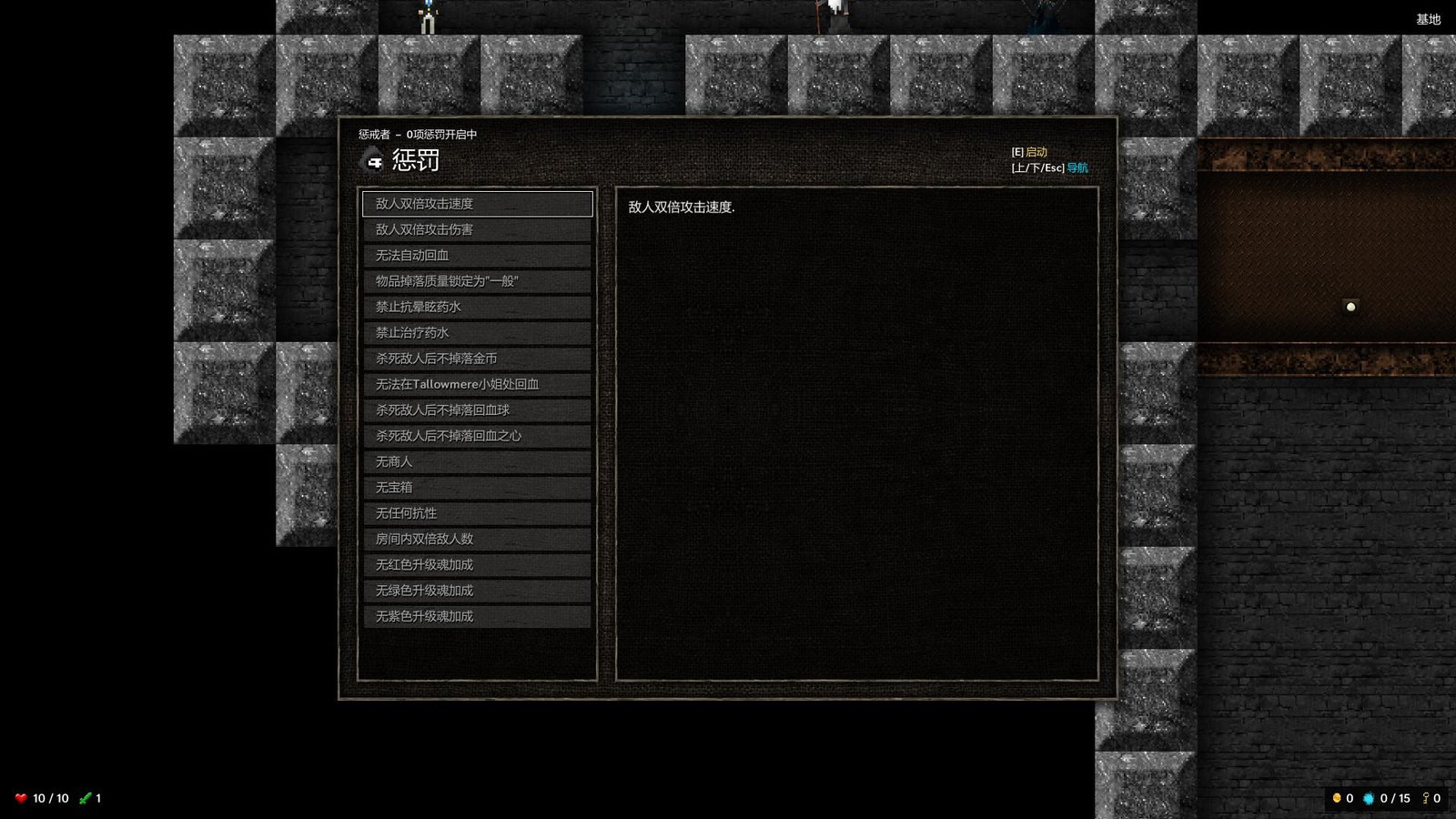Screen dimensions: 1456x819
Task: Click the staff-wielding character sprite at the top
Action: click(826, 14)
